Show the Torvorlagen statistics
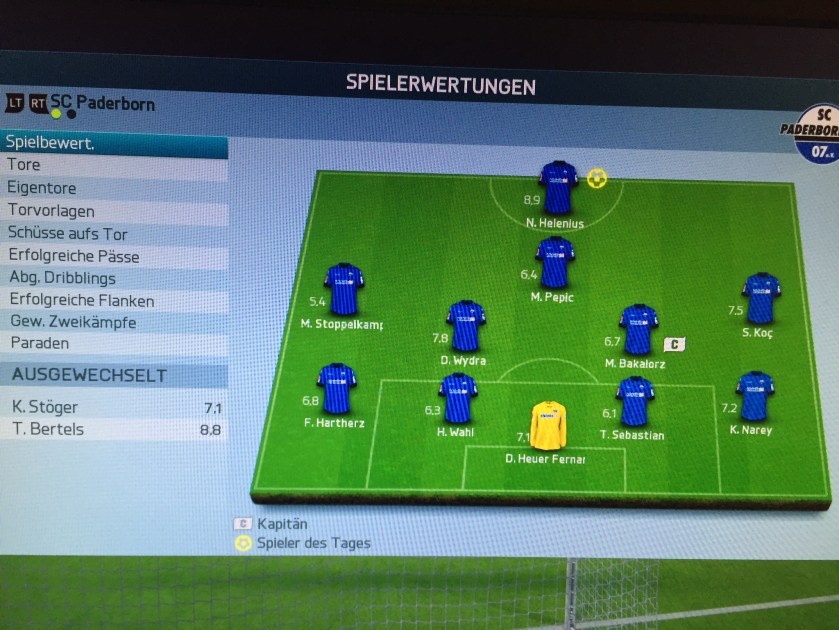839x630 pixels. pyautogui.click(x=110, y=211)
